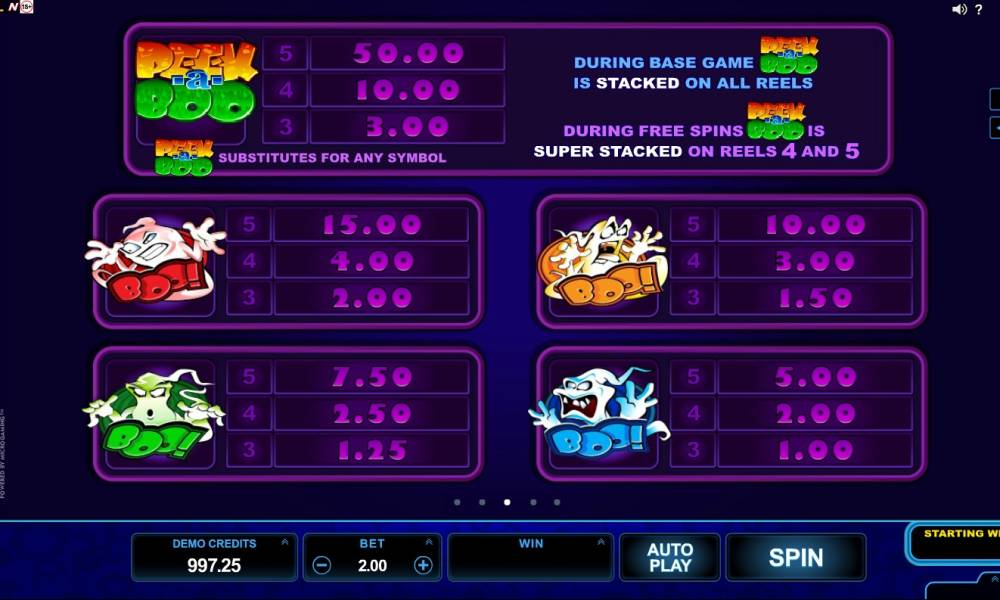
Task: Spin the reels with the SPIN button
Action: pos(795,557)
